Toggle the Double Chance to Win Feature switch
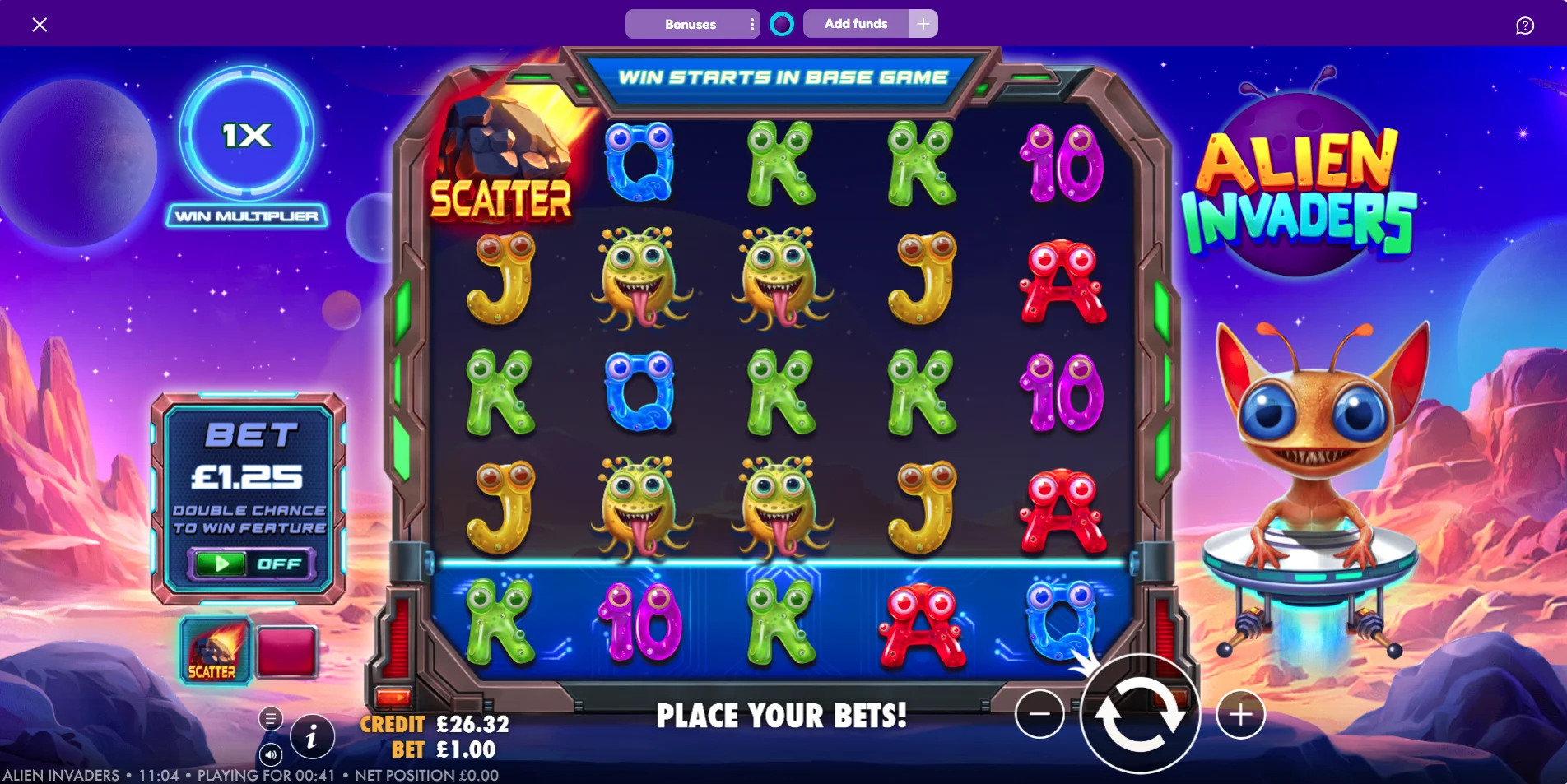 [250, 564]
